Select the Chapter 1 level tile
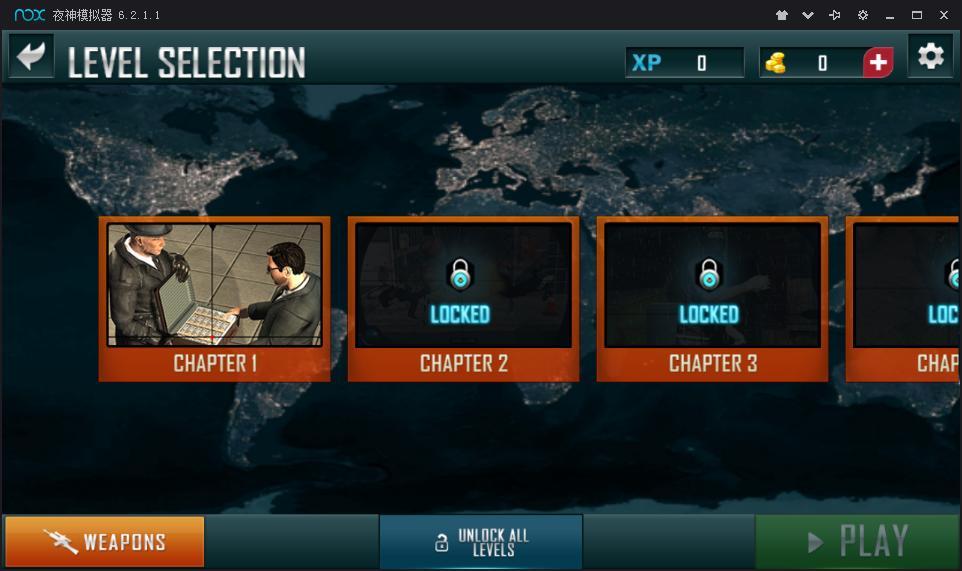This screenshot has width=962, height=571. (214, 298)
